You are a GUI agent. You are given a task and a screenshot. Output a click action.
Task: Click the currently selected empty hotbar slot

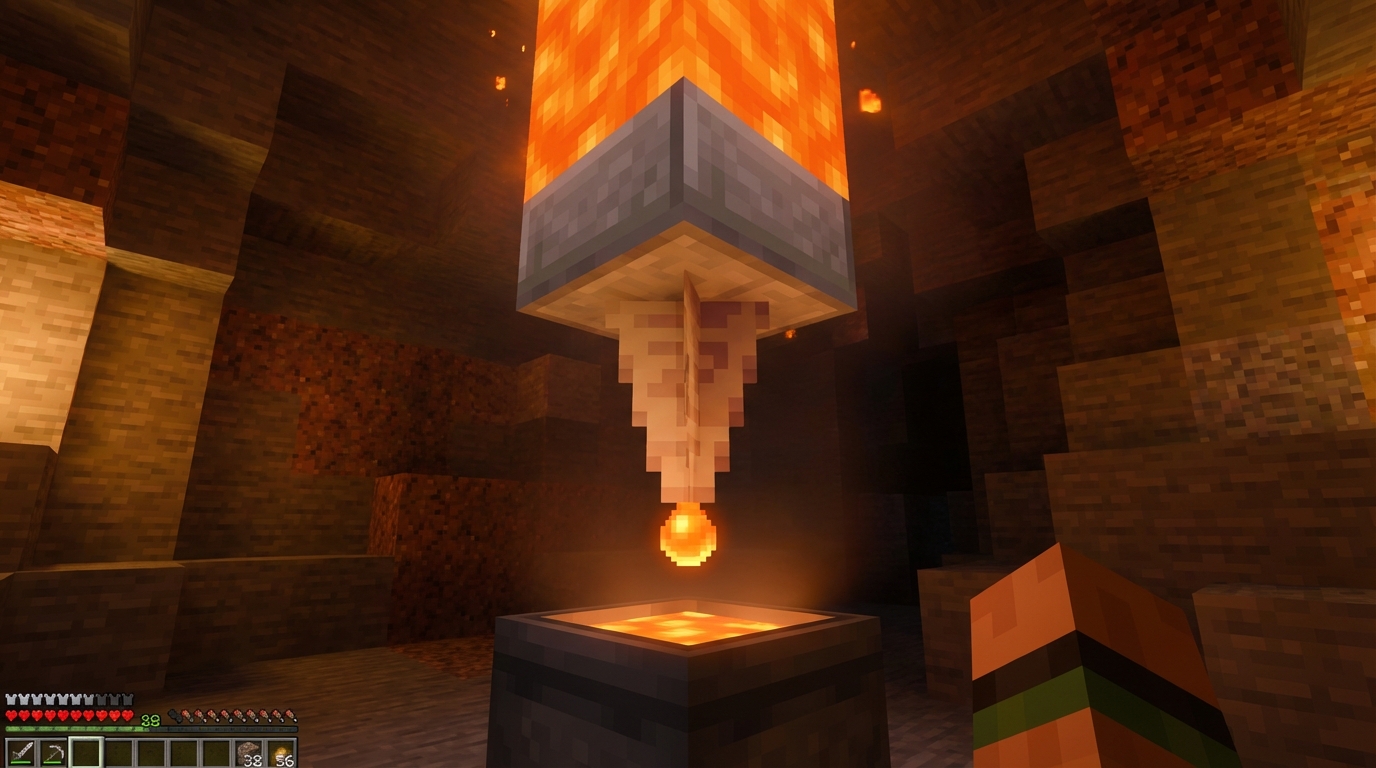coord(86,752)
